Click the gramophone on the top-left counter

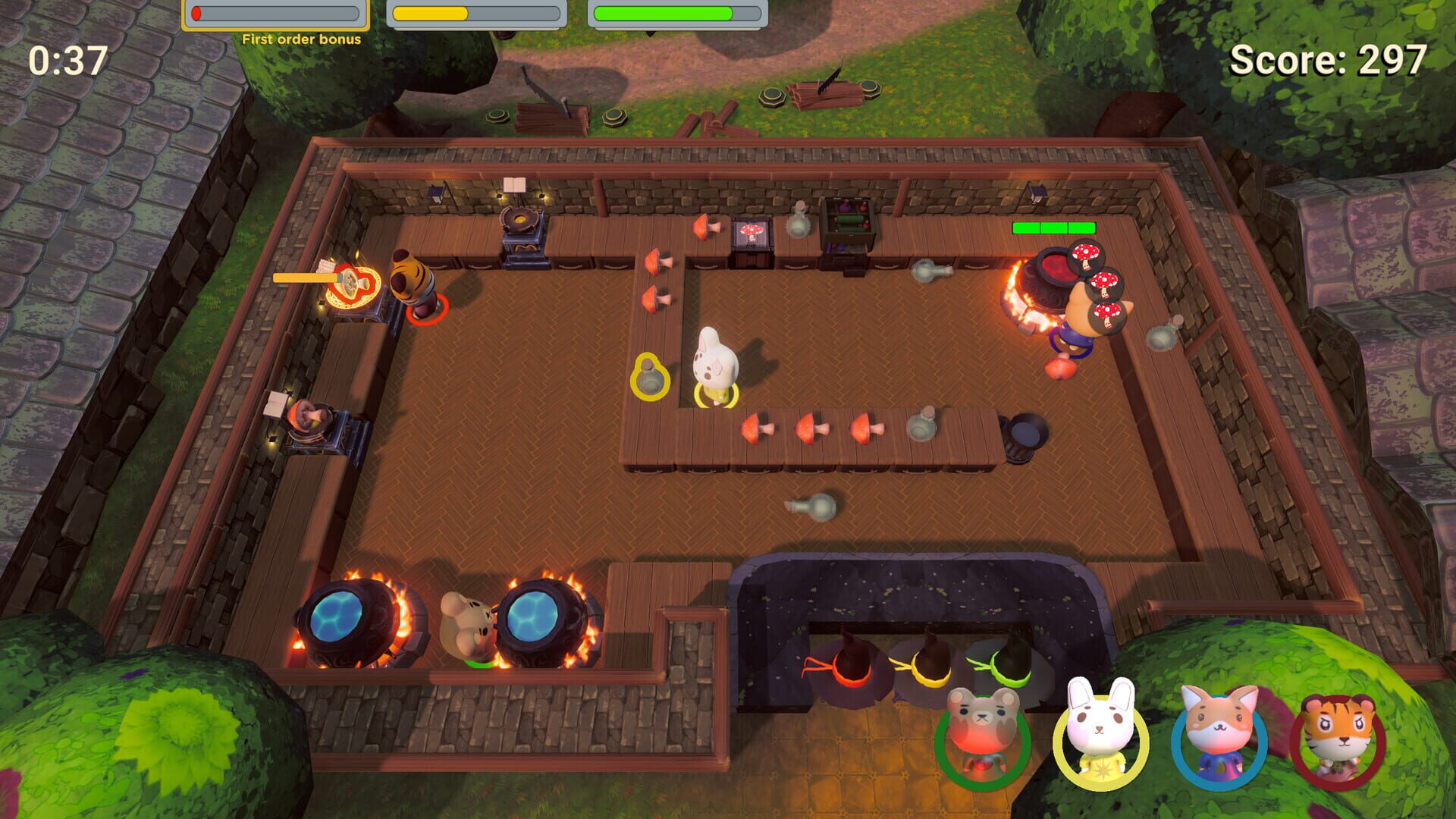coord(519,220)
